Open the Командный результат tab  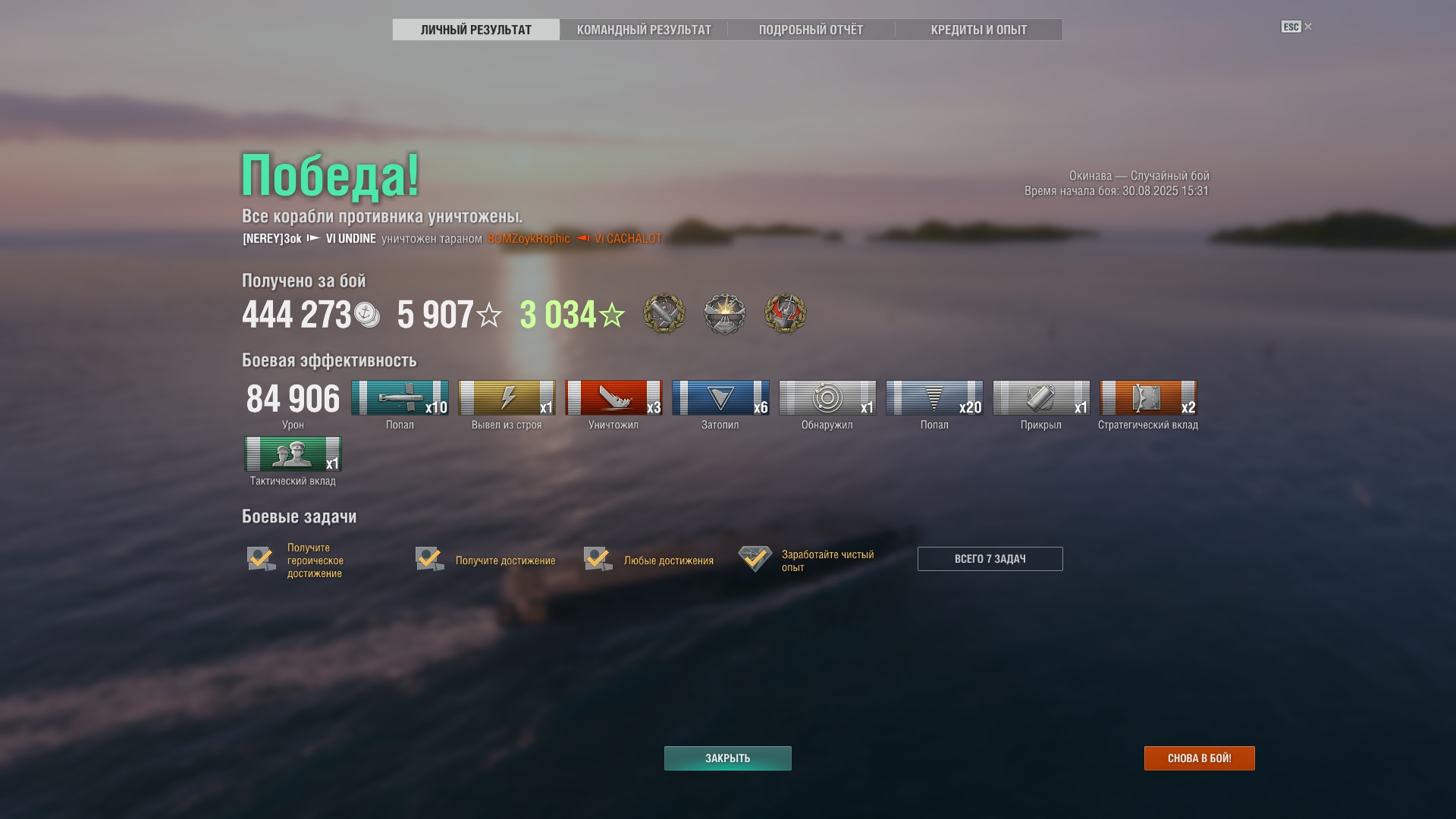[644, 30]
